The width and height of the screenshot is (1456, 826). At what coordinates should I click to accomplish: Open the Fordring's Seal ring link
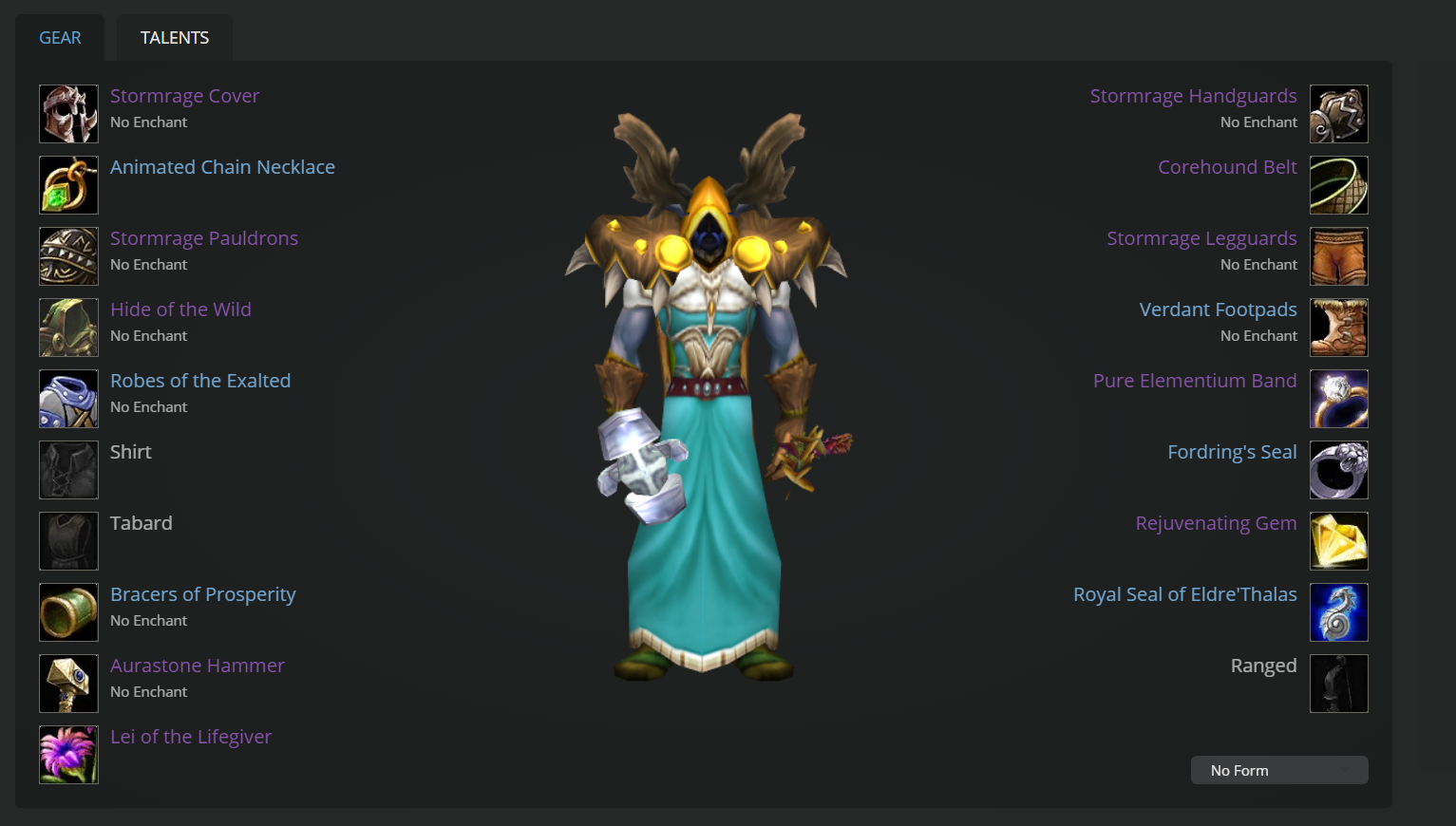tap(1232, 451)
